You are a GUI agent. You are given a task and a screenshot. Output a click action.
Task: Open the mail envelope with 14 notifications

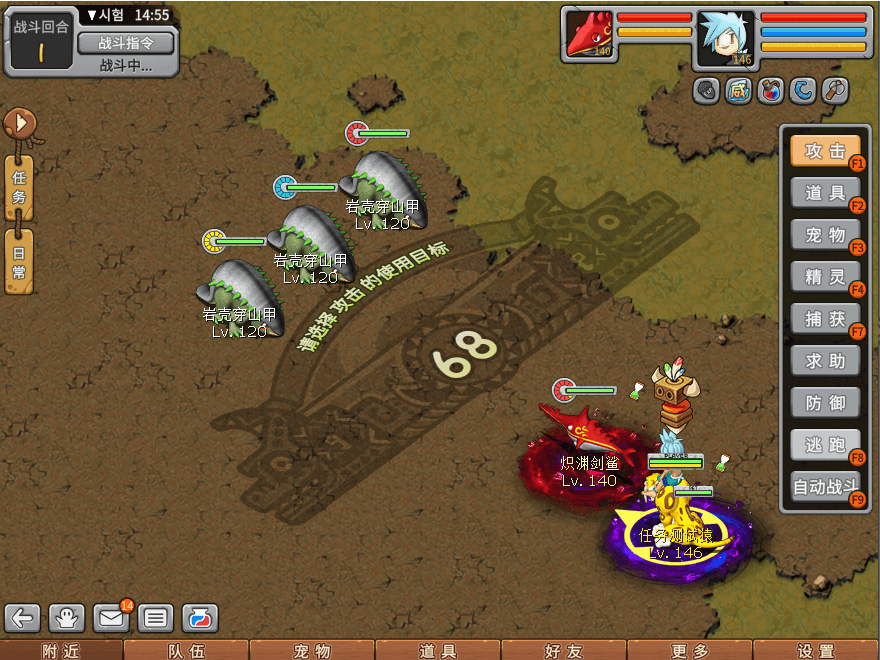pyautogui.click(x=111, y=617)
